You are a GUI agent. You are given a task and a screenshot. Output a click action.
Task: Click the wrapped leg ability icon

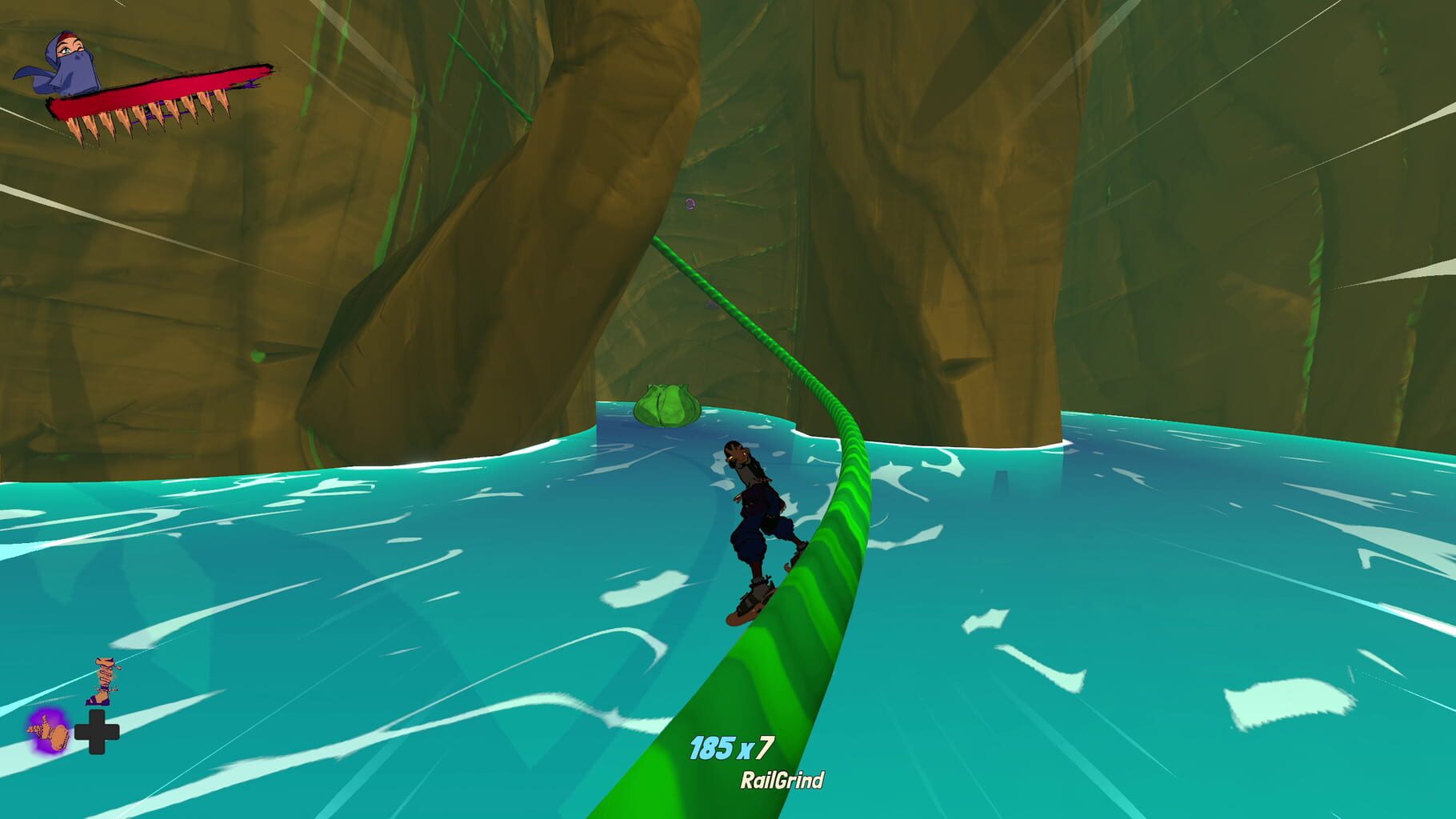pos(102,678)
